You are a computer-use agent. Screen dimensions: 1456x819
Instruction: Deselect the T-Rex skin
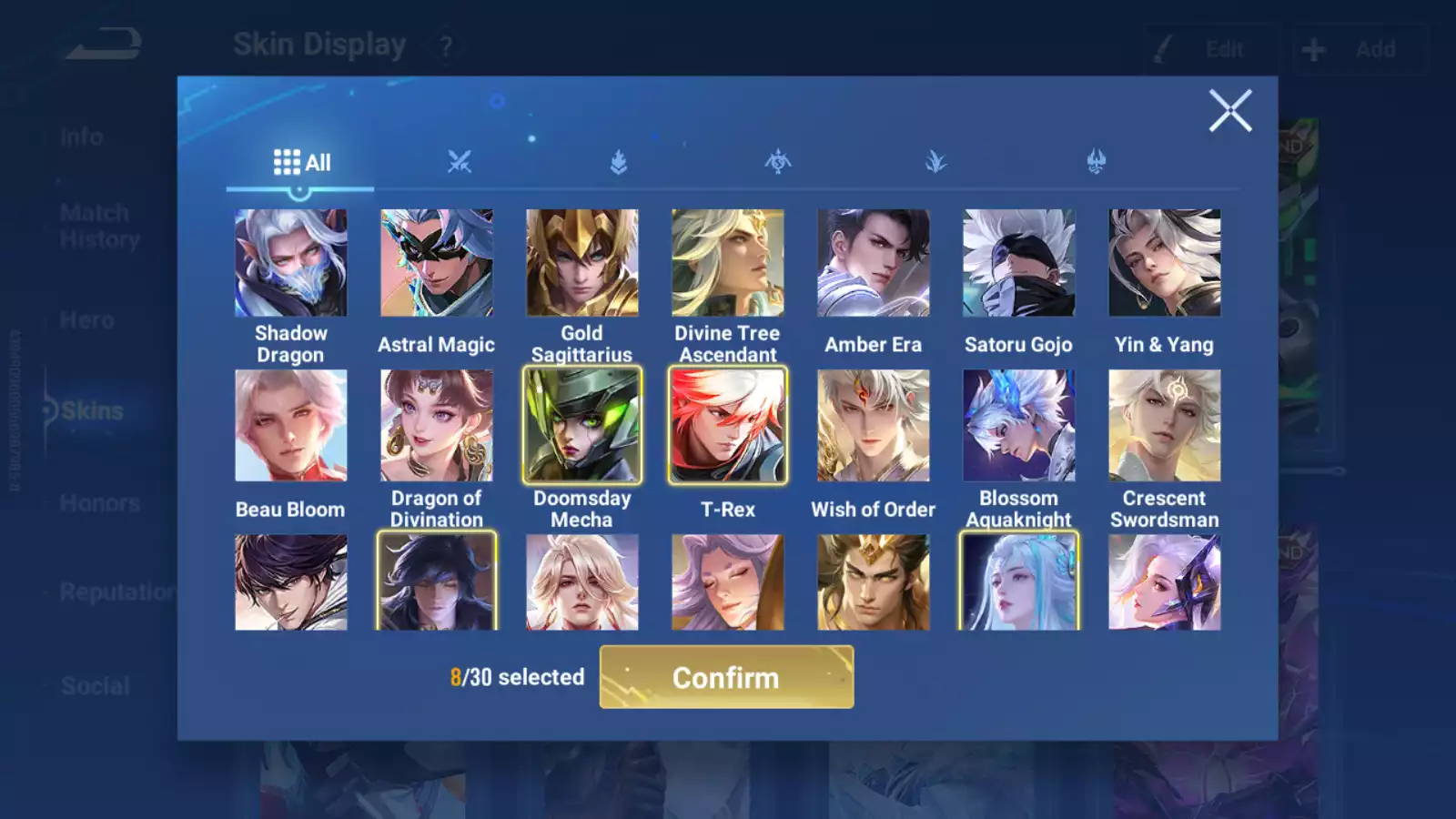(x=728, y=425)
